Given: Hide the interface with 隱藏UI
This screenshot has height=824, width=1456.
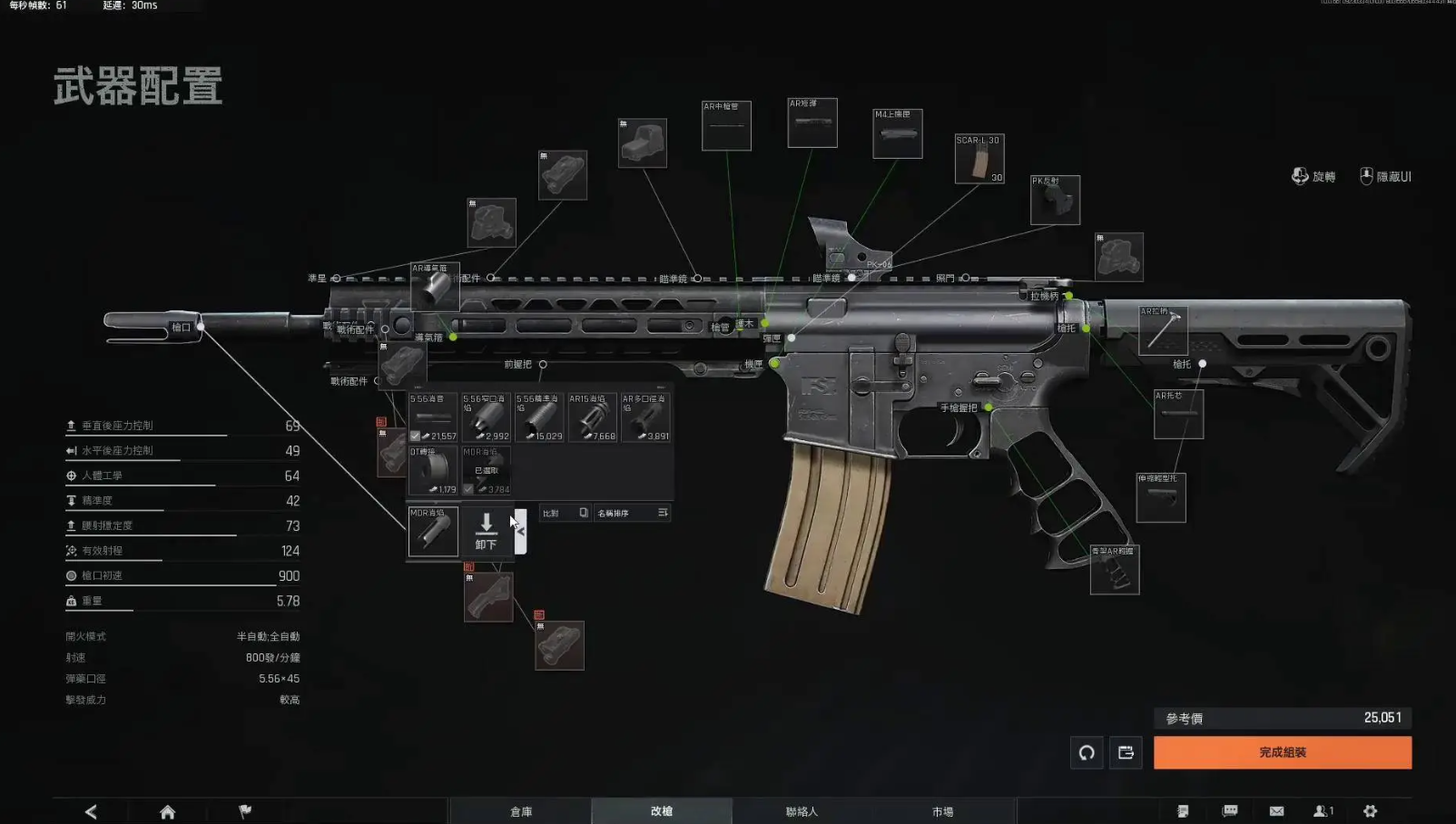Looking at the screenshot, I should (1385, 176).
